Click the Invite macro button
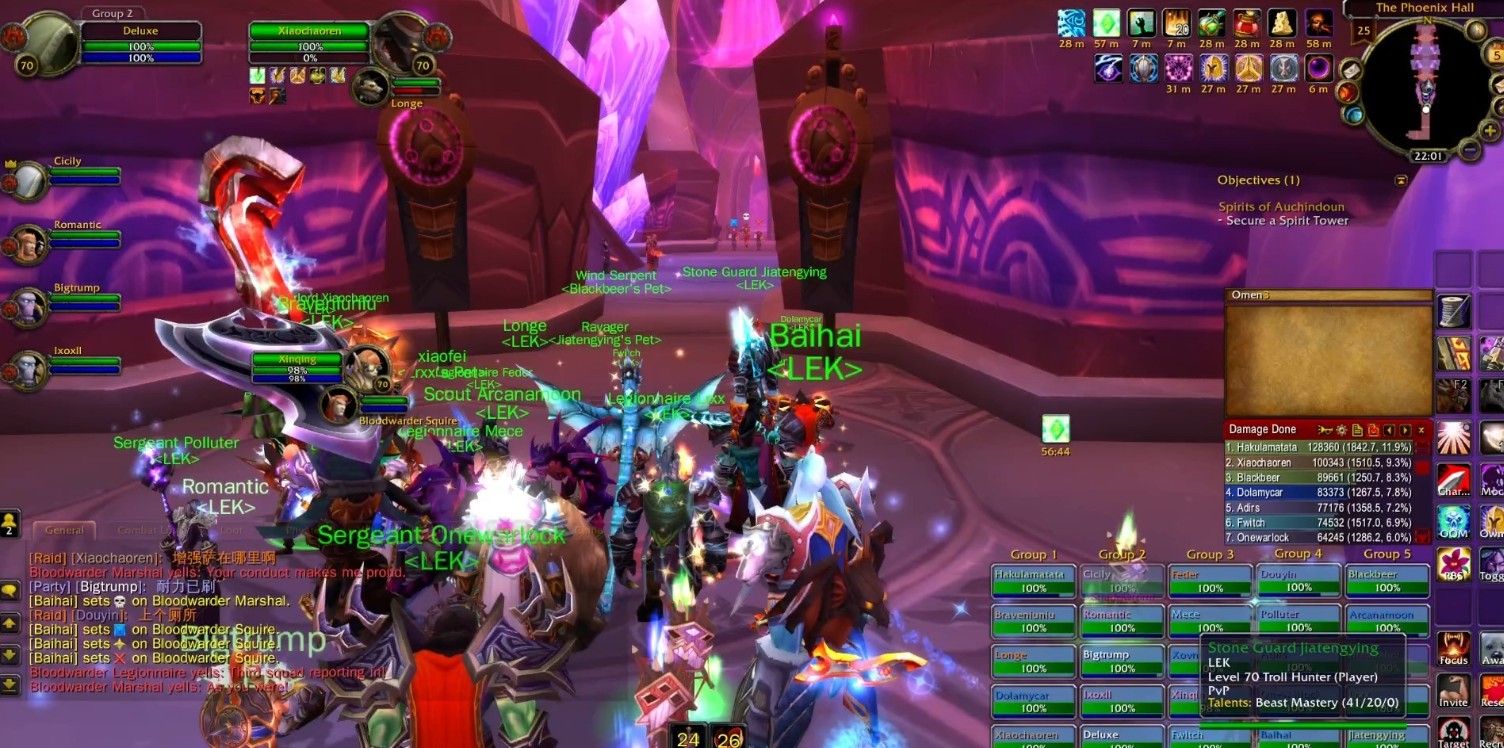The image size is (1504, 748). (x=1453, y=690)
